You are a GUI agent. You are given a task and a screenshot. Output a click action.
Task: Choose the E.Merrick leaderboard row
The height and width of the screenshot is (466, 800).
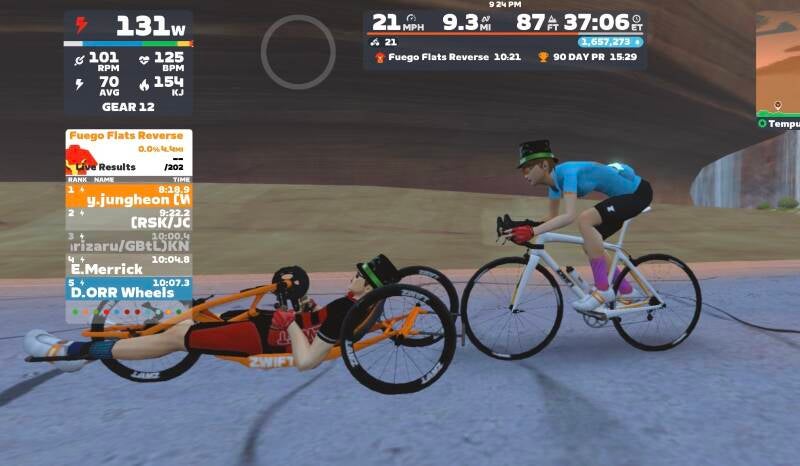(x=128, y=266)
